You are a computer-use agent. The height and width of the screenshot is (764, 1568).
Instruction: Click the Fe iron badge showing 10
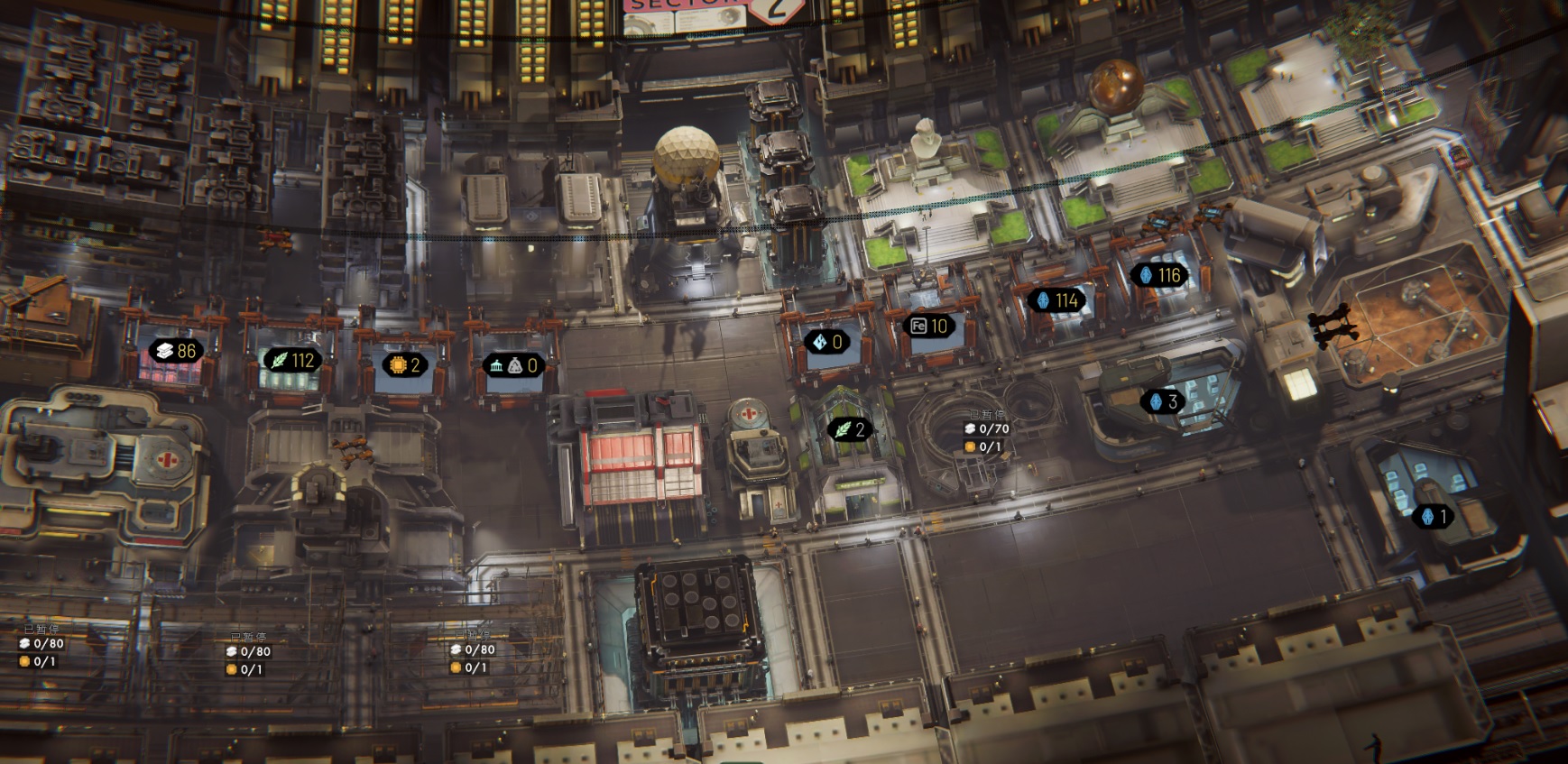(929, 326)
